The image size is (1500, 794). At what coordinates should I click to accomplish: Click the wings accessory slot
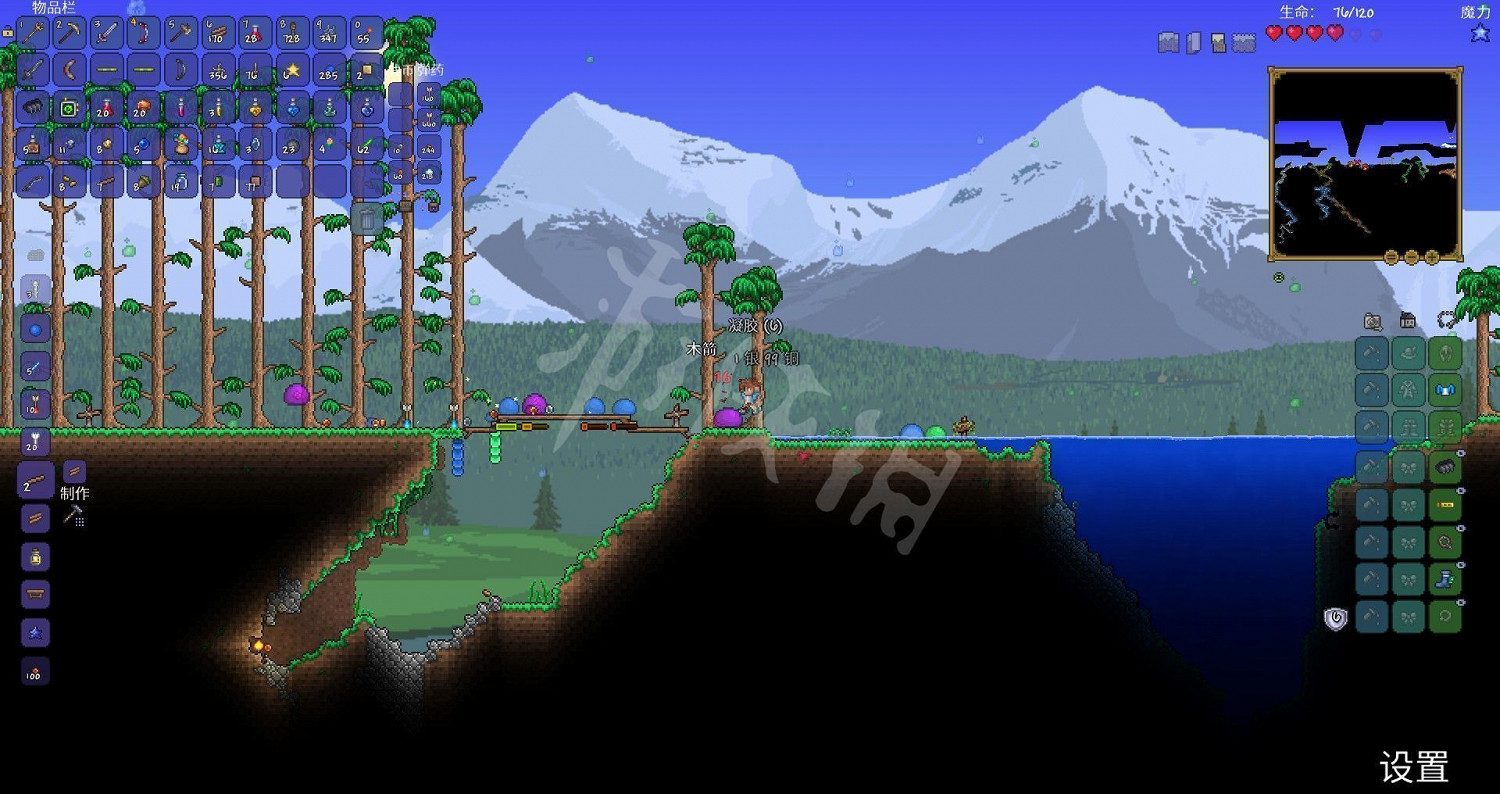1446,391
